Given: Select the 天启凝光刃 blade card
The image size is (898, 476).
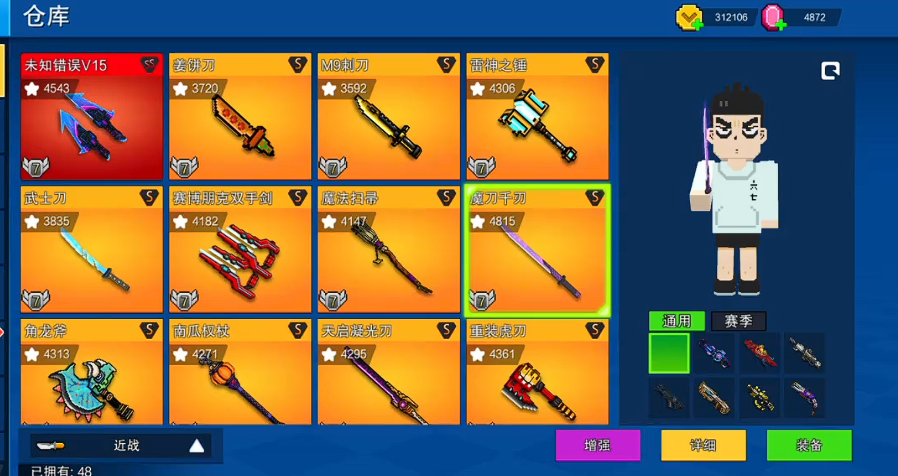Looking at the screenshot, I should (388, 372).
